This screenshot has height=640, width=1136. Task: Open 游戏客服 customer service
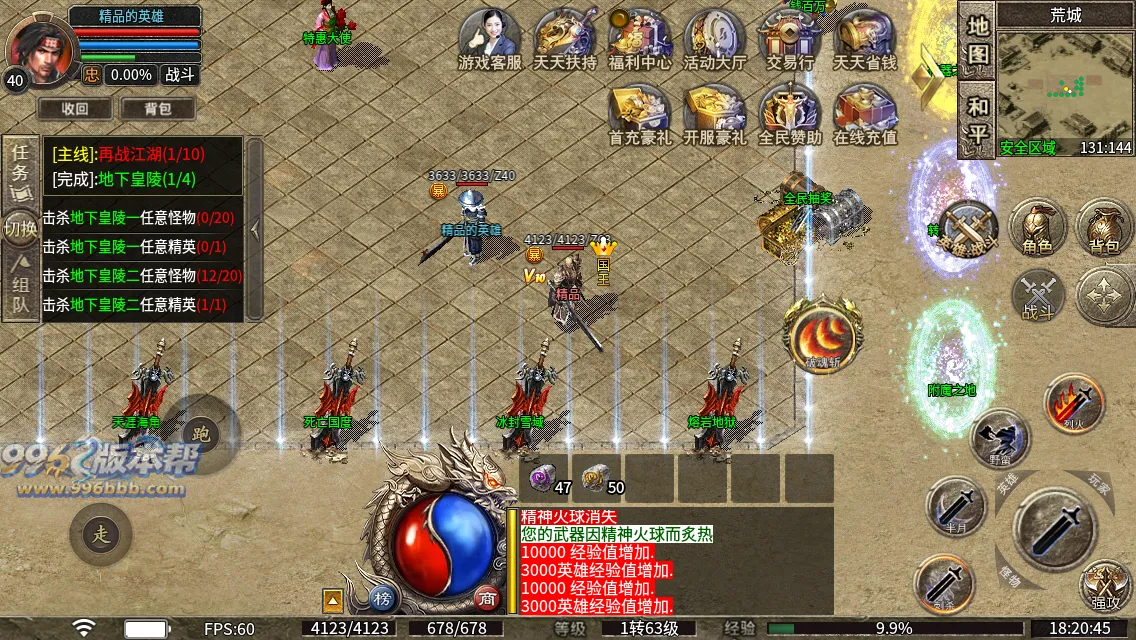[489, 38]
